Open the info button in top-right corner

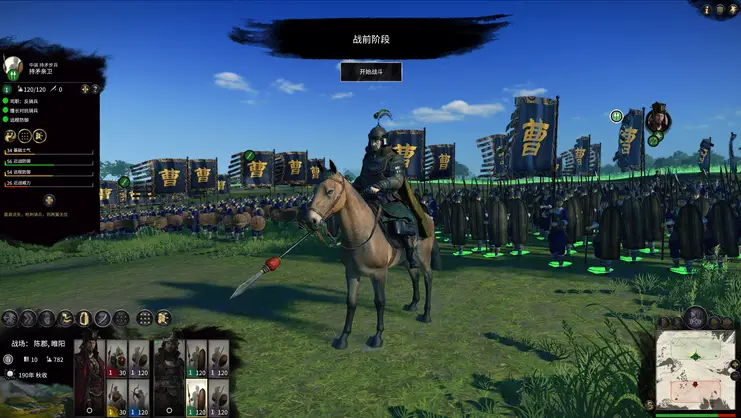708,10
